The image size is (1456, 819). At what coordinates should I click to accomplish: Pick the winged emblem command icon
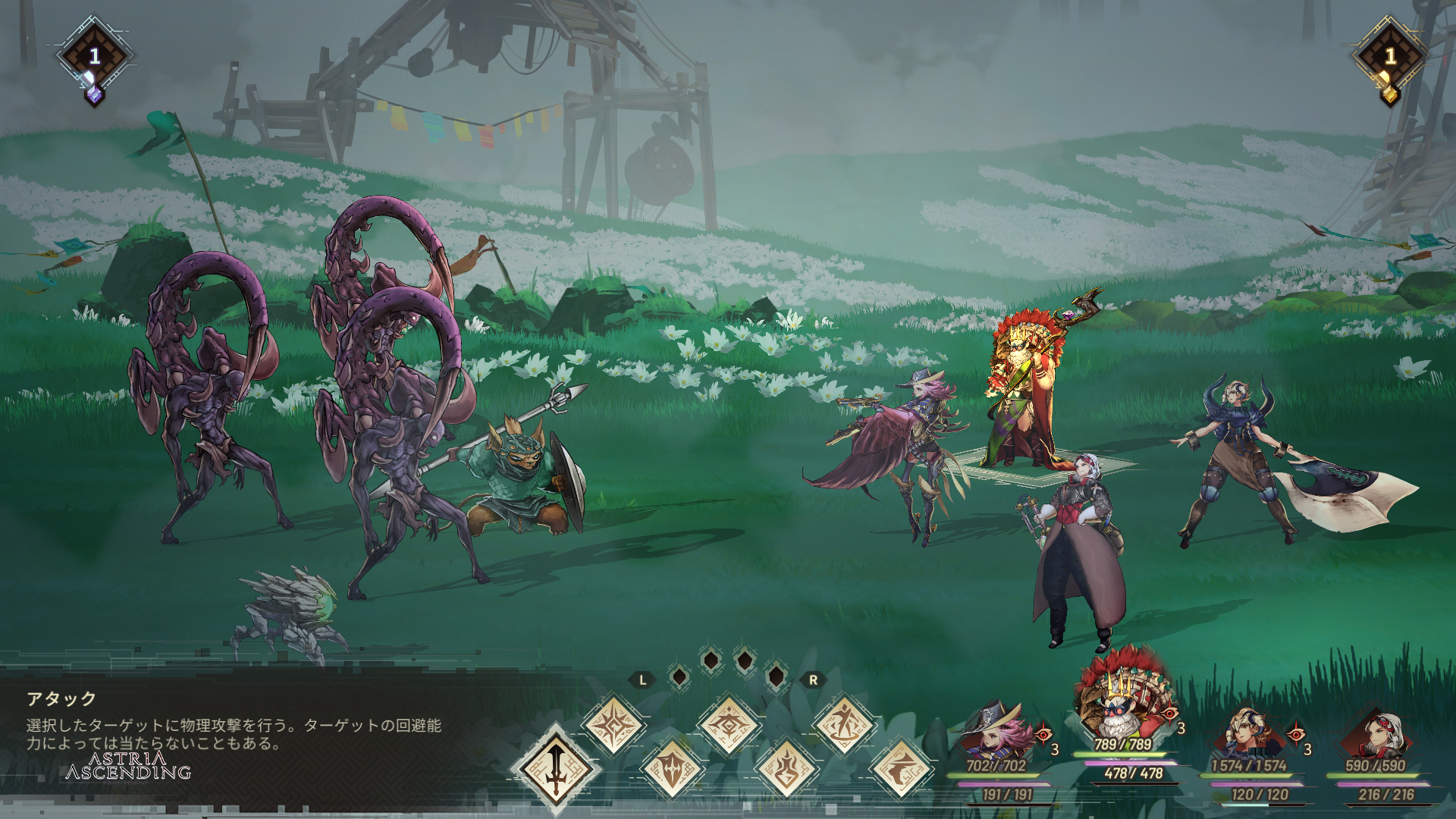pyautogui.click(x=729, y=725)
